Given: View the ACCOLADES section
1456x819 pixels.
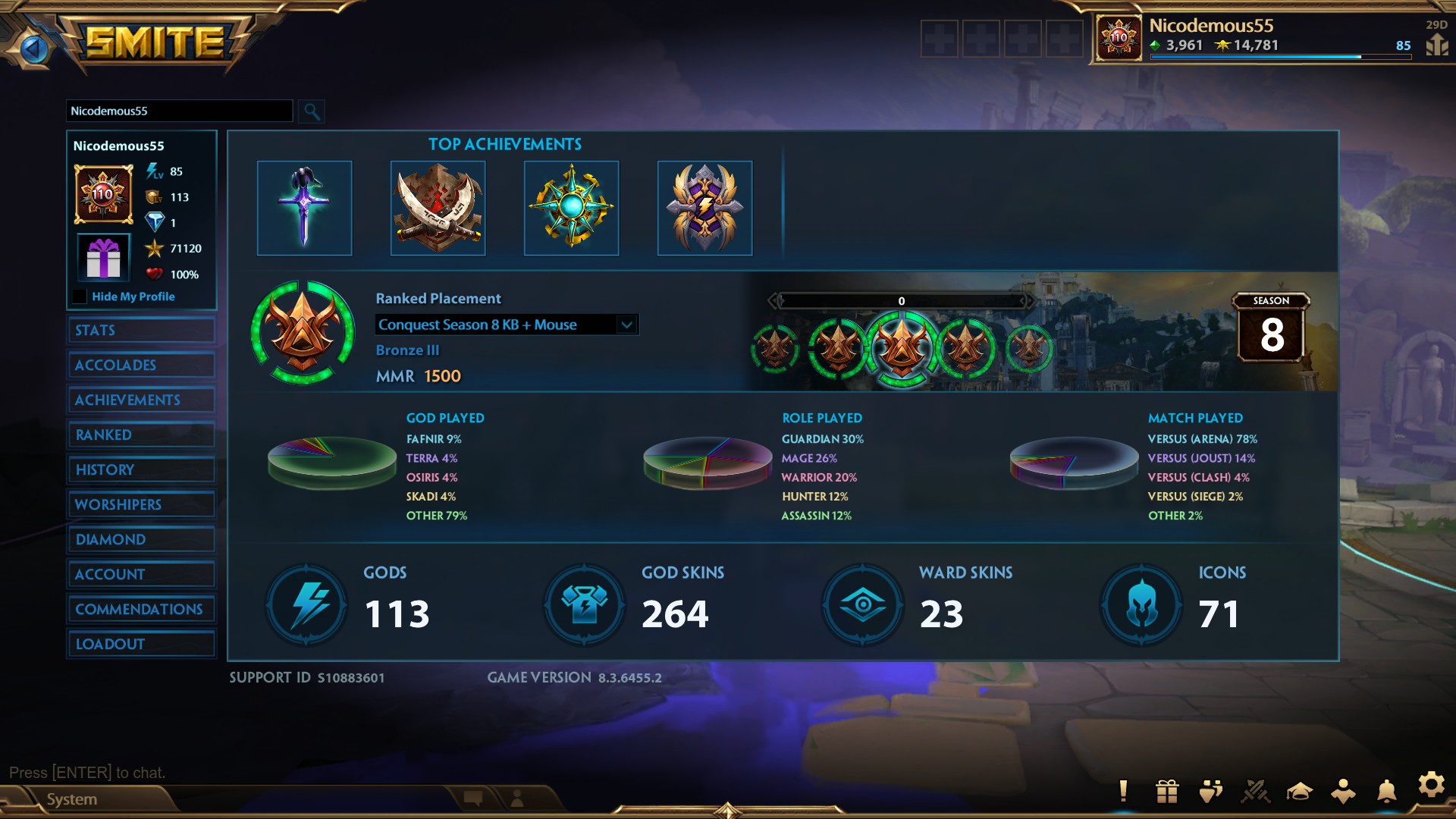Looking at the screenshot, I should (x=141, y=365).
